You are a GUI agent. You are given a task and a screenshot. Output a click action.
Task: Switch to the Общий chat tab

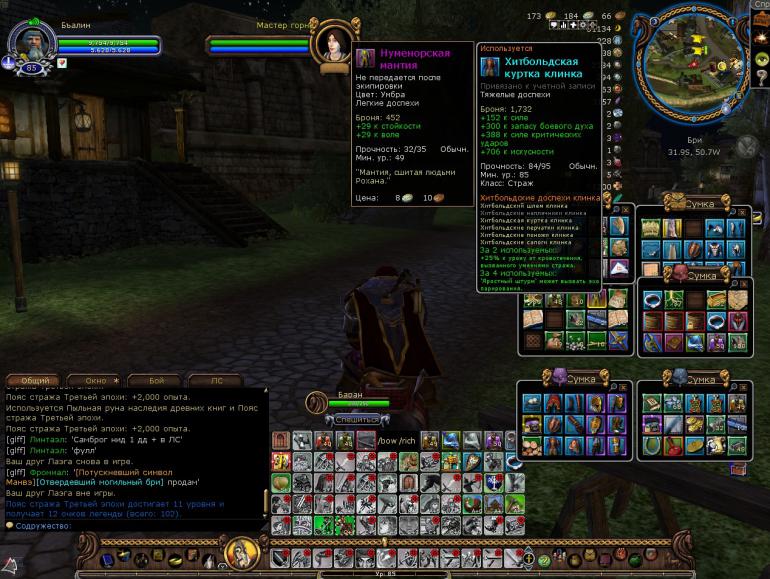36,380
